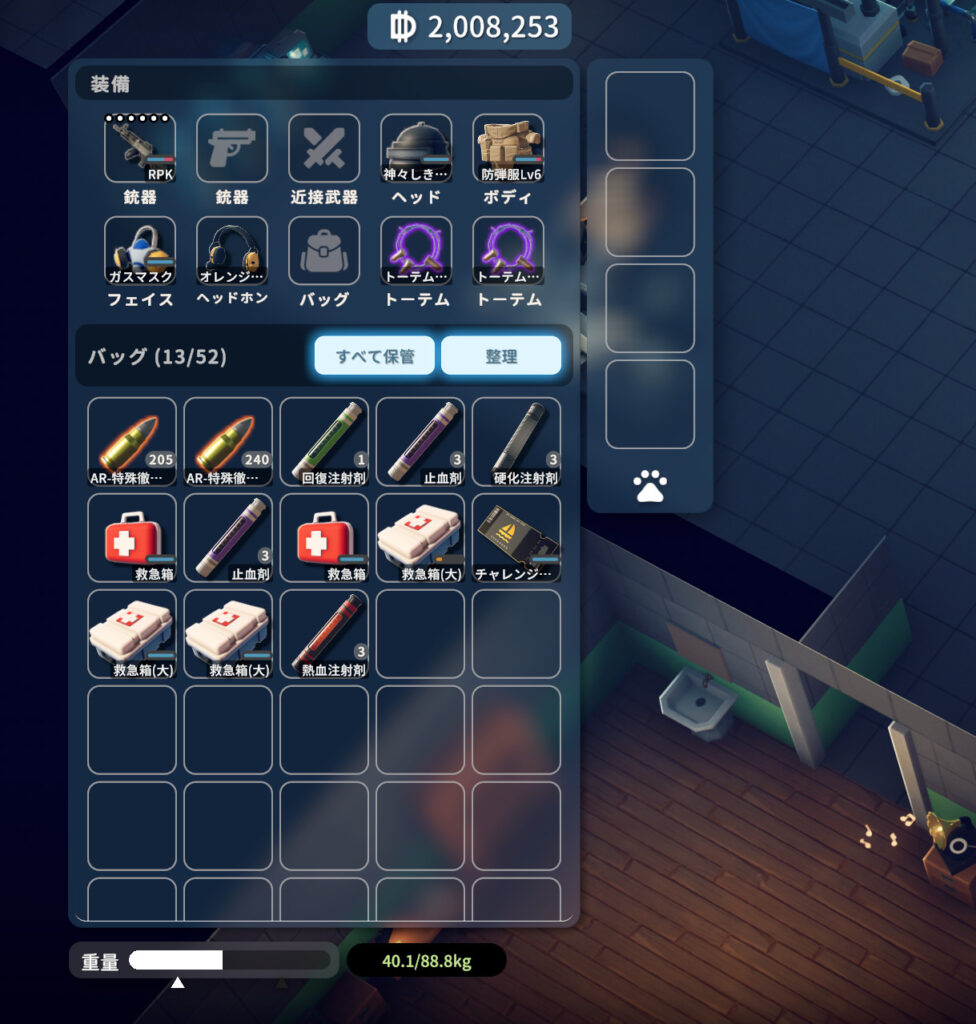Choose the gas mask face slot
The image size is (976, 1024).
pos(140,250)
